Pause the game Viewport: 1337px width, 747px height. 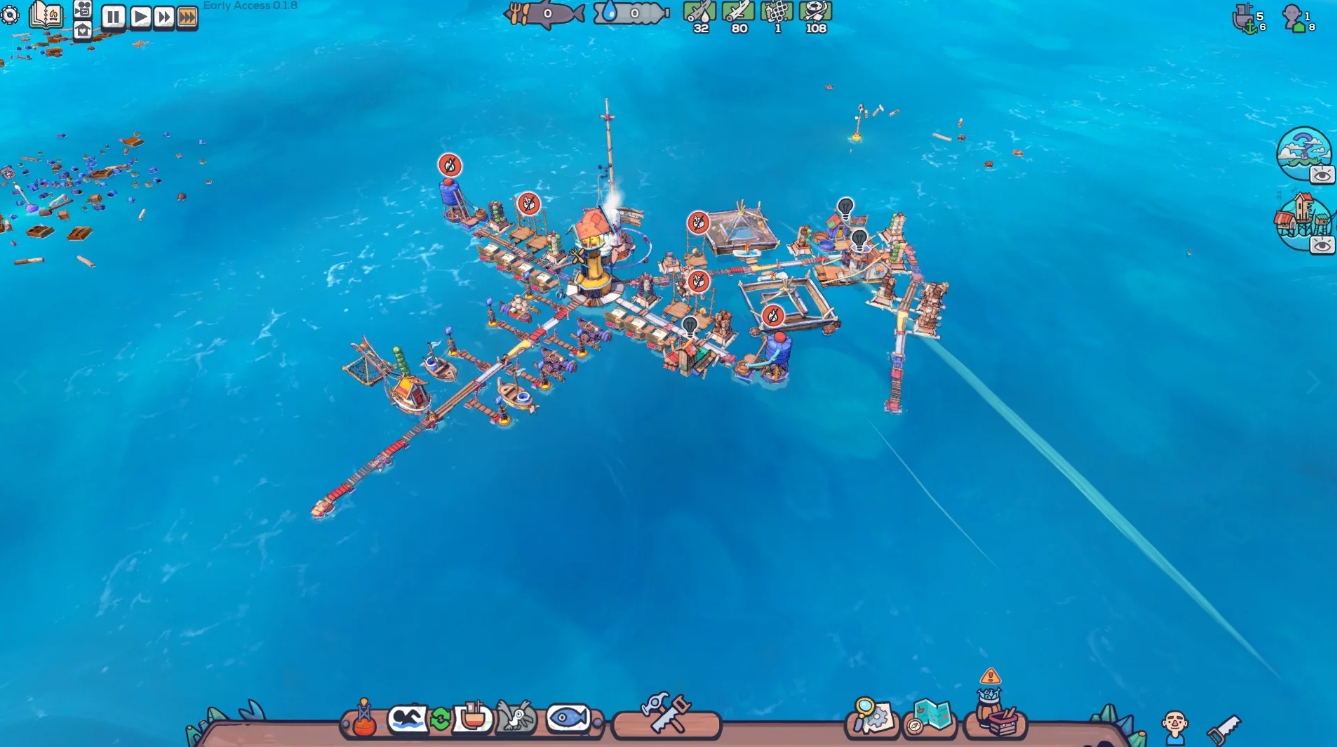113,17
